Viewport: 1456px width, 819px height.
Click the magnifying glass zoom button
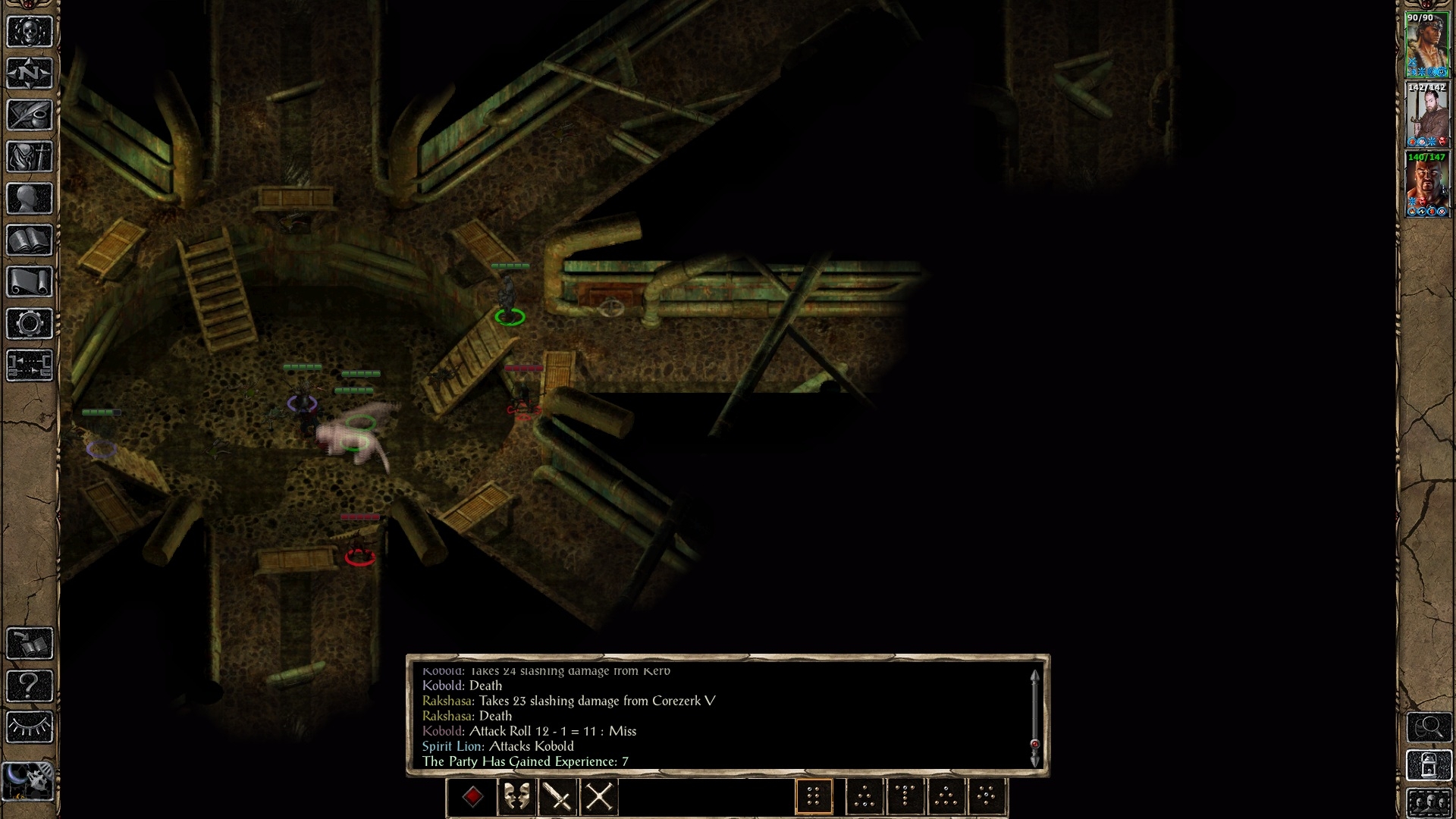click(x=1429, y=727)
